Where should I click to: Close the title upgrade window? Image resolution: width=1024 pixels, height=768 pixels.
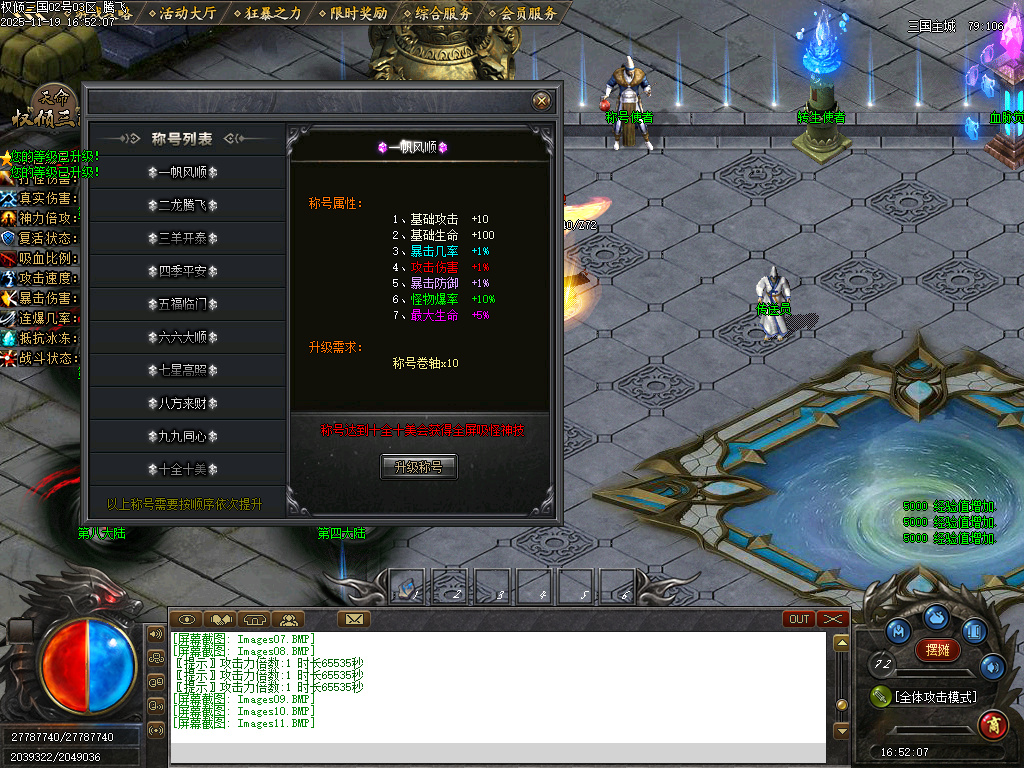click(x=541, y=101)
